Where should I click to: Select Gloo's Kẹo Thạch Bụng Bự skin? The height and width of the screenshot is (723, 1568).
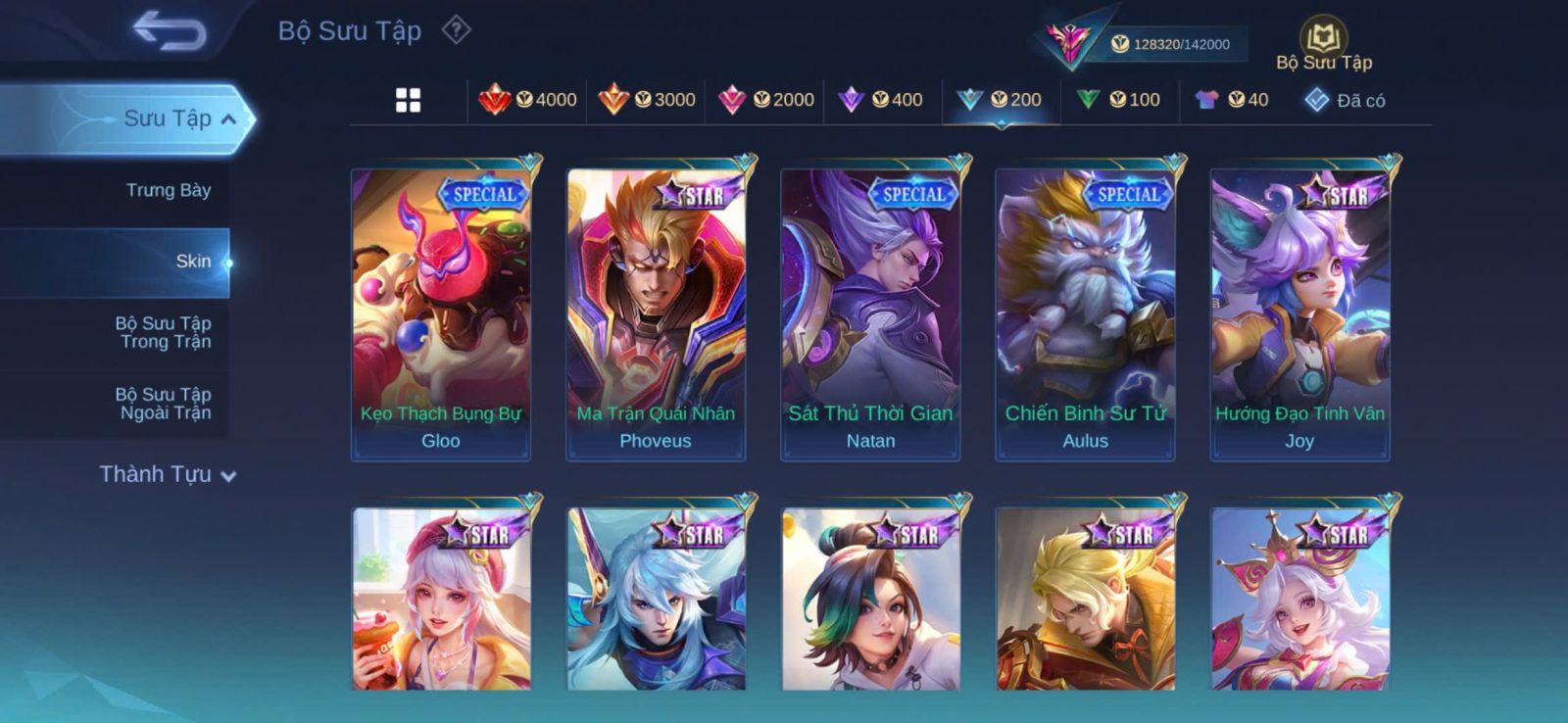point(441,313)
